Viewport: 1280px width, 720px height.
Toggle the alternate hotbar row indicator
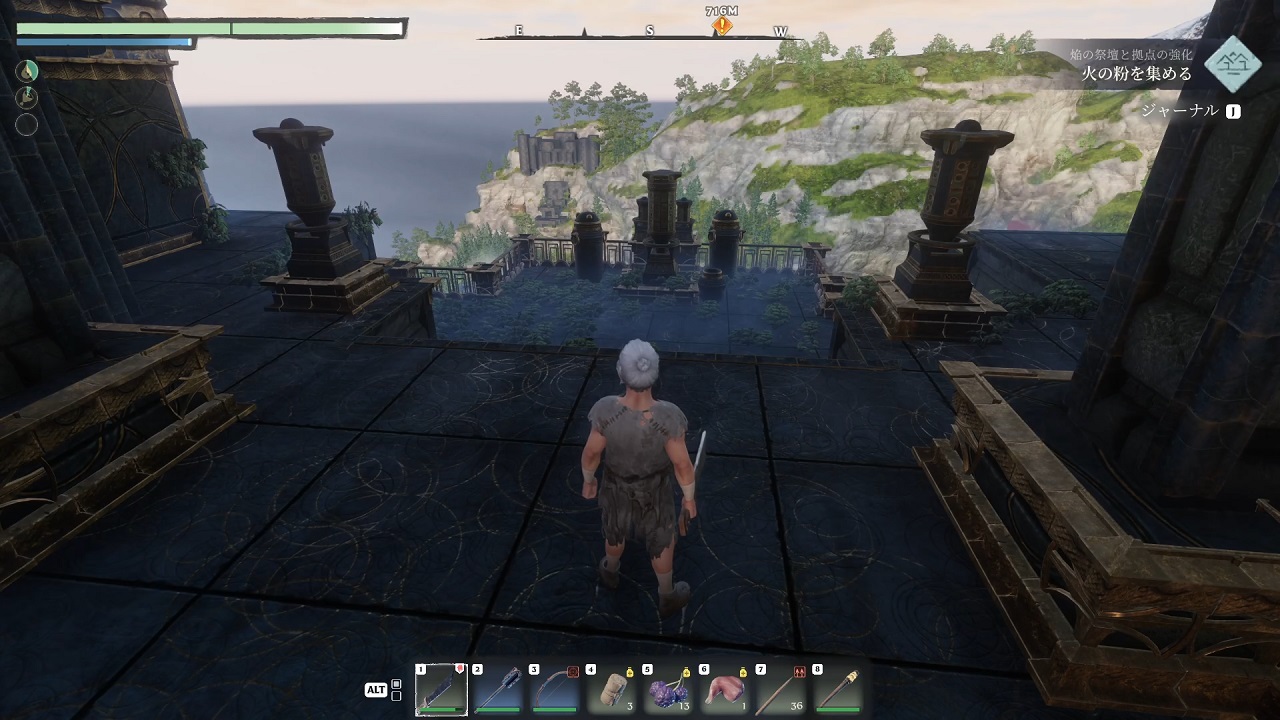396,689
